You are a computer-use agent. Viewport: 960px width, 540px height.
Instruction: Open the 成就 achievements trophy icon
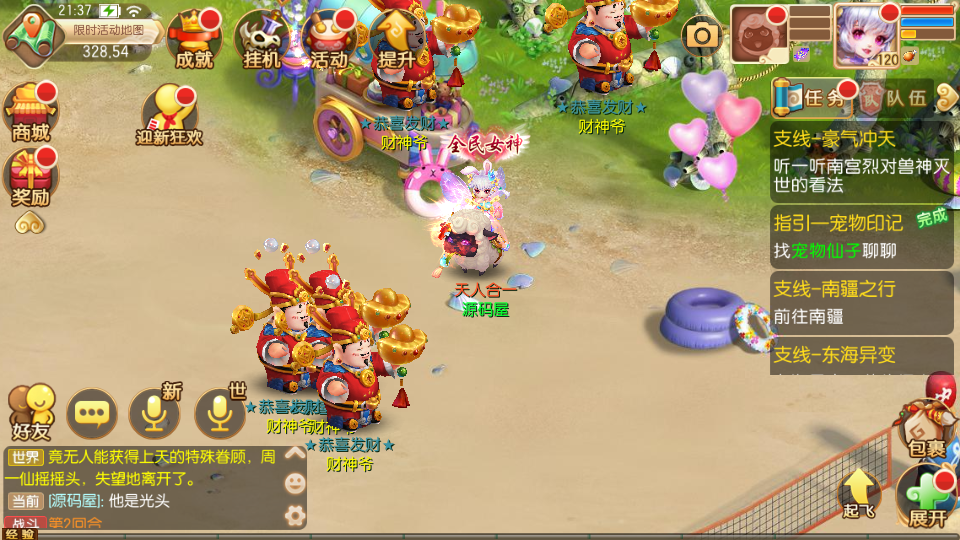coord(194,41)
